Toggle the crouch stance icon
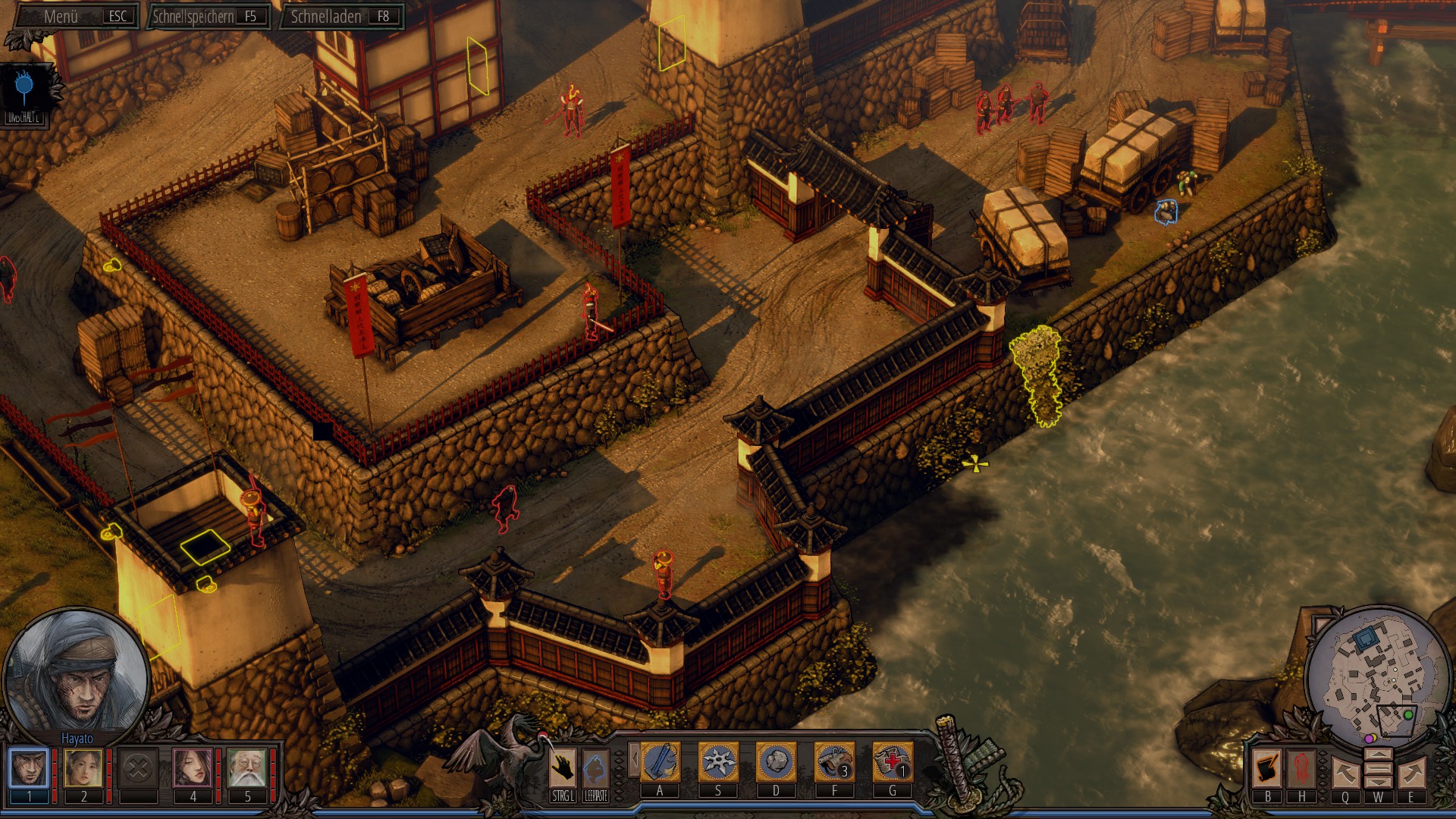 pos(596,768)
